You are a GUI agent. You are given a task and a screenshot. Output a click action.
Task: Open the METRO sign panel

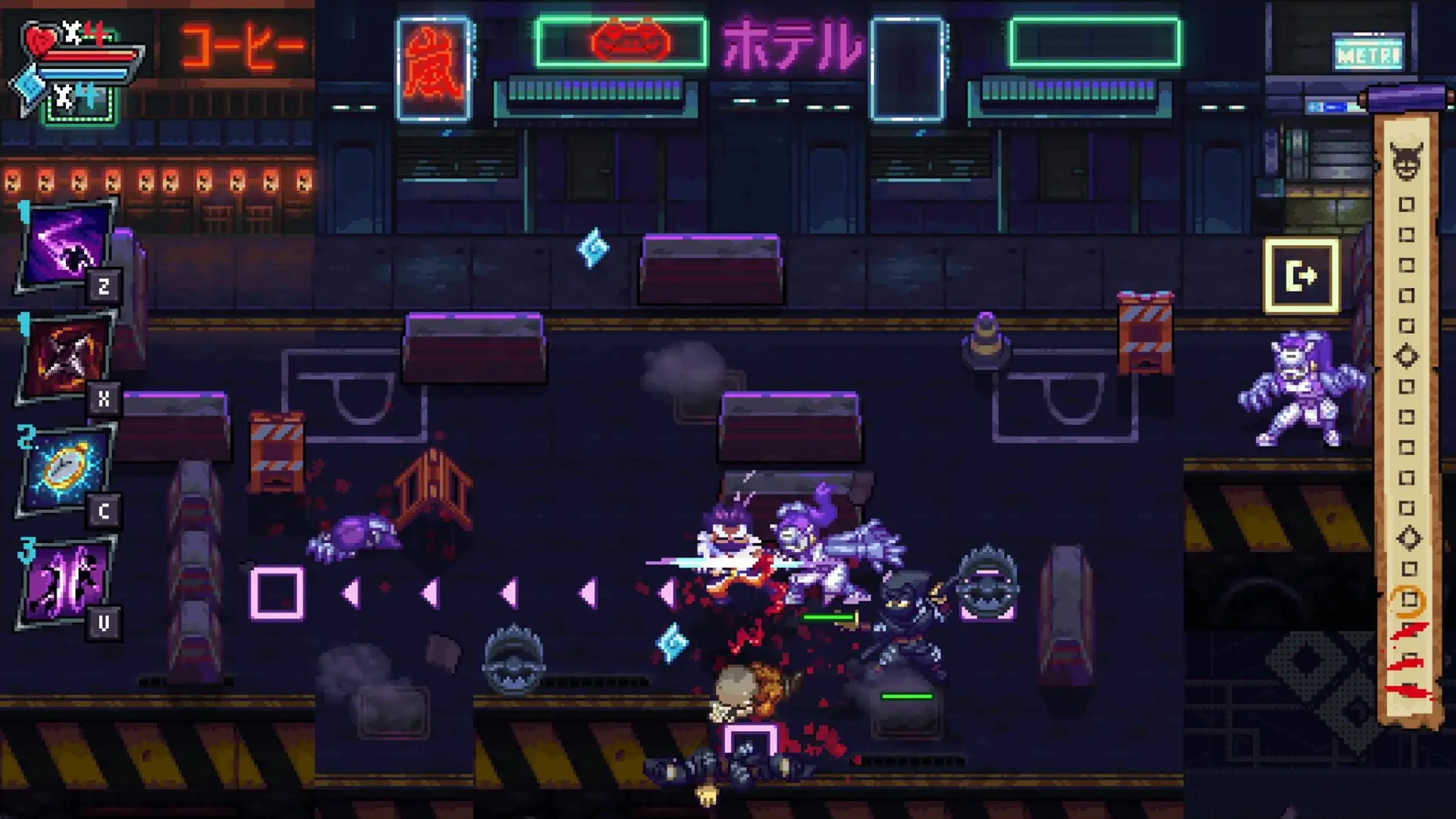pos(1367,53)
